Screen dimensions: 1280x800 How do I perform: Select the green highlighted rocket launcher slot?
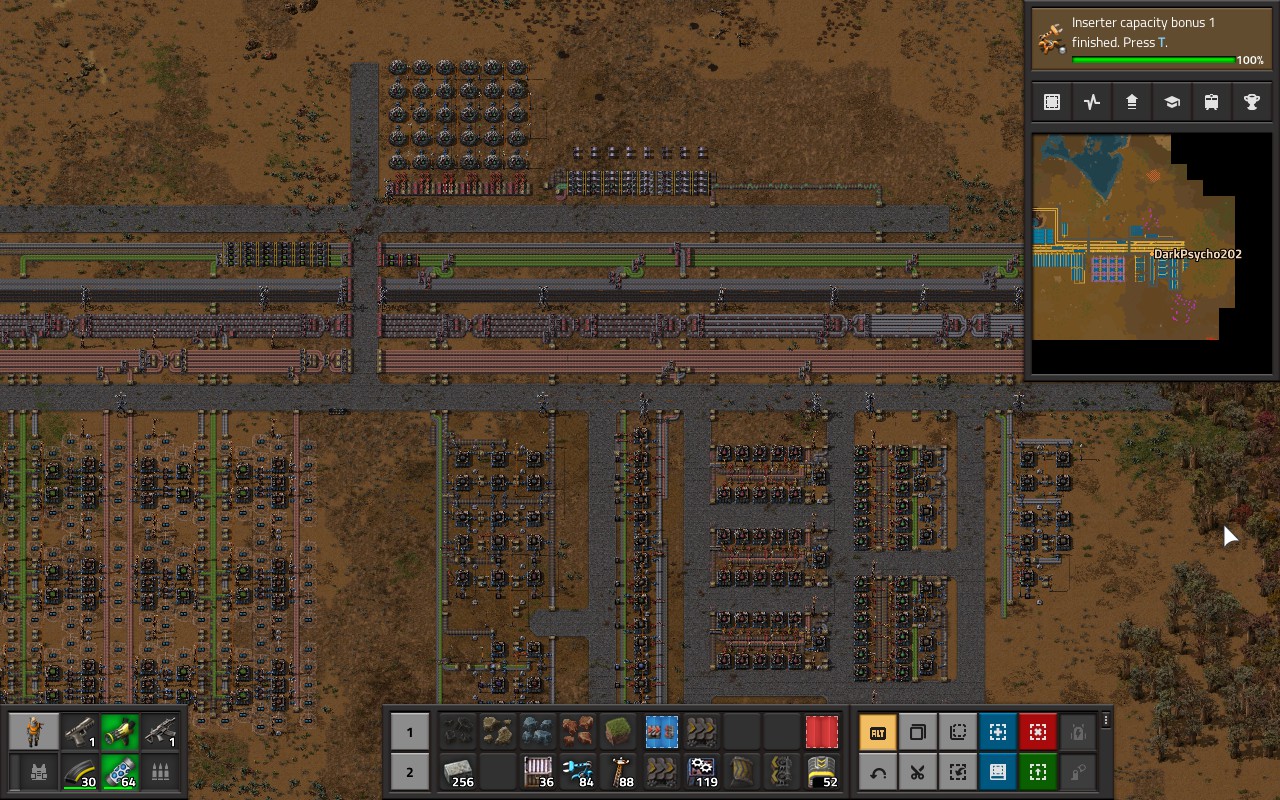point(119,733)
